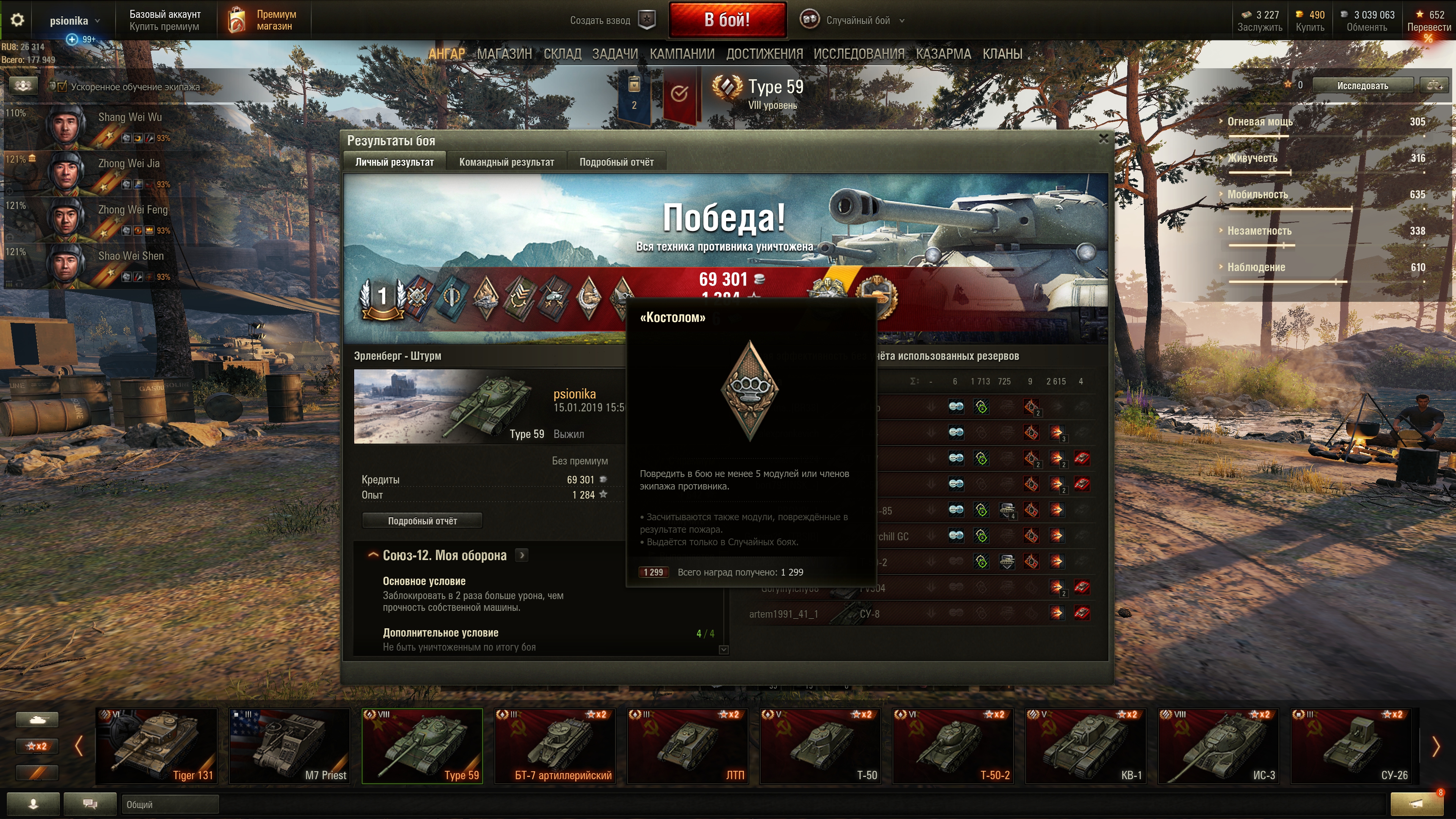Viewport: 1456px width, 819px height.
Task: Toggle accelerated crew training checkbox
Action: (x=62, y=86)
